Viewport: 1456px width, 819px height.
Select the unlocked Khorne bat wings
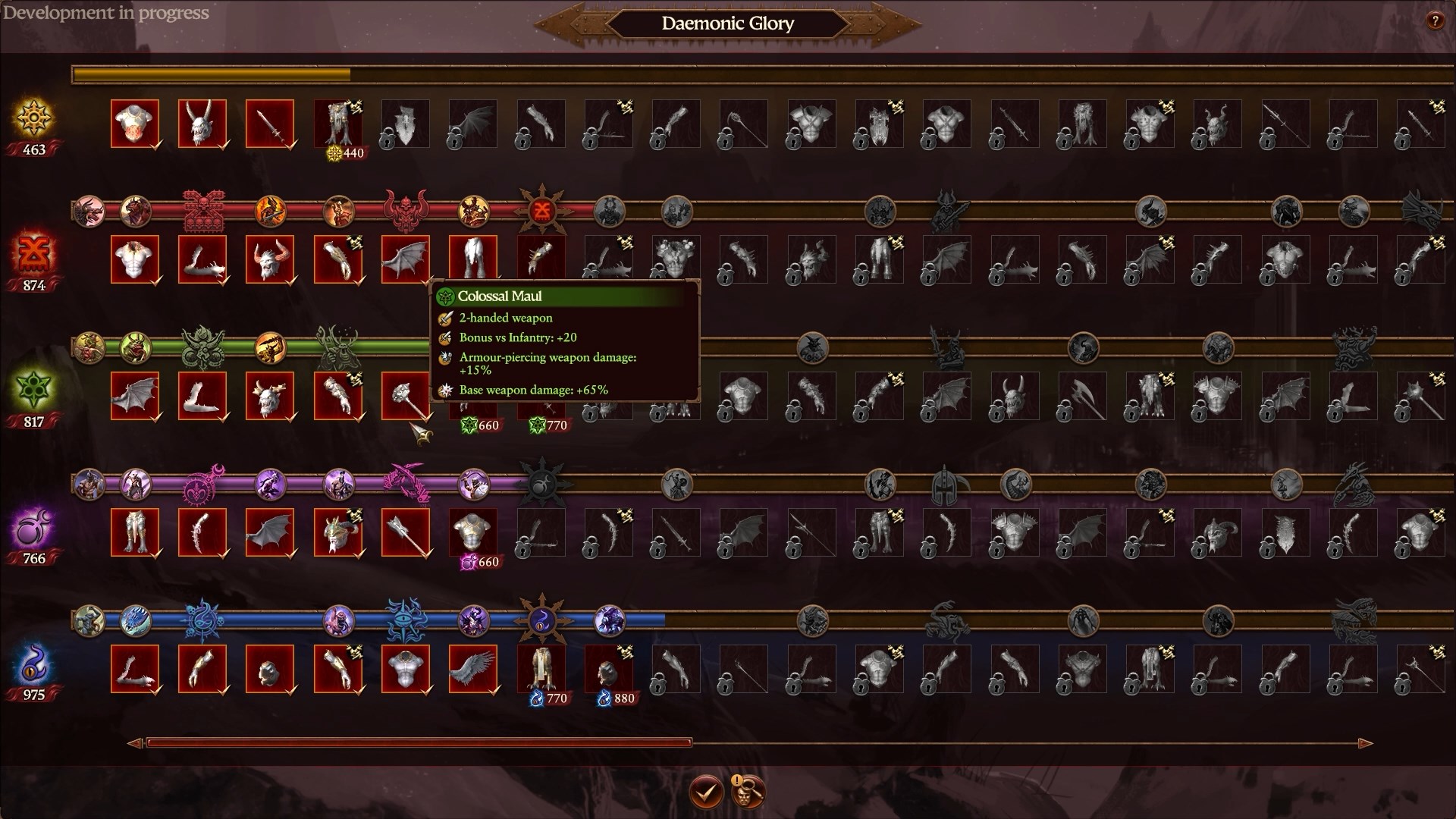pos(406,259)
